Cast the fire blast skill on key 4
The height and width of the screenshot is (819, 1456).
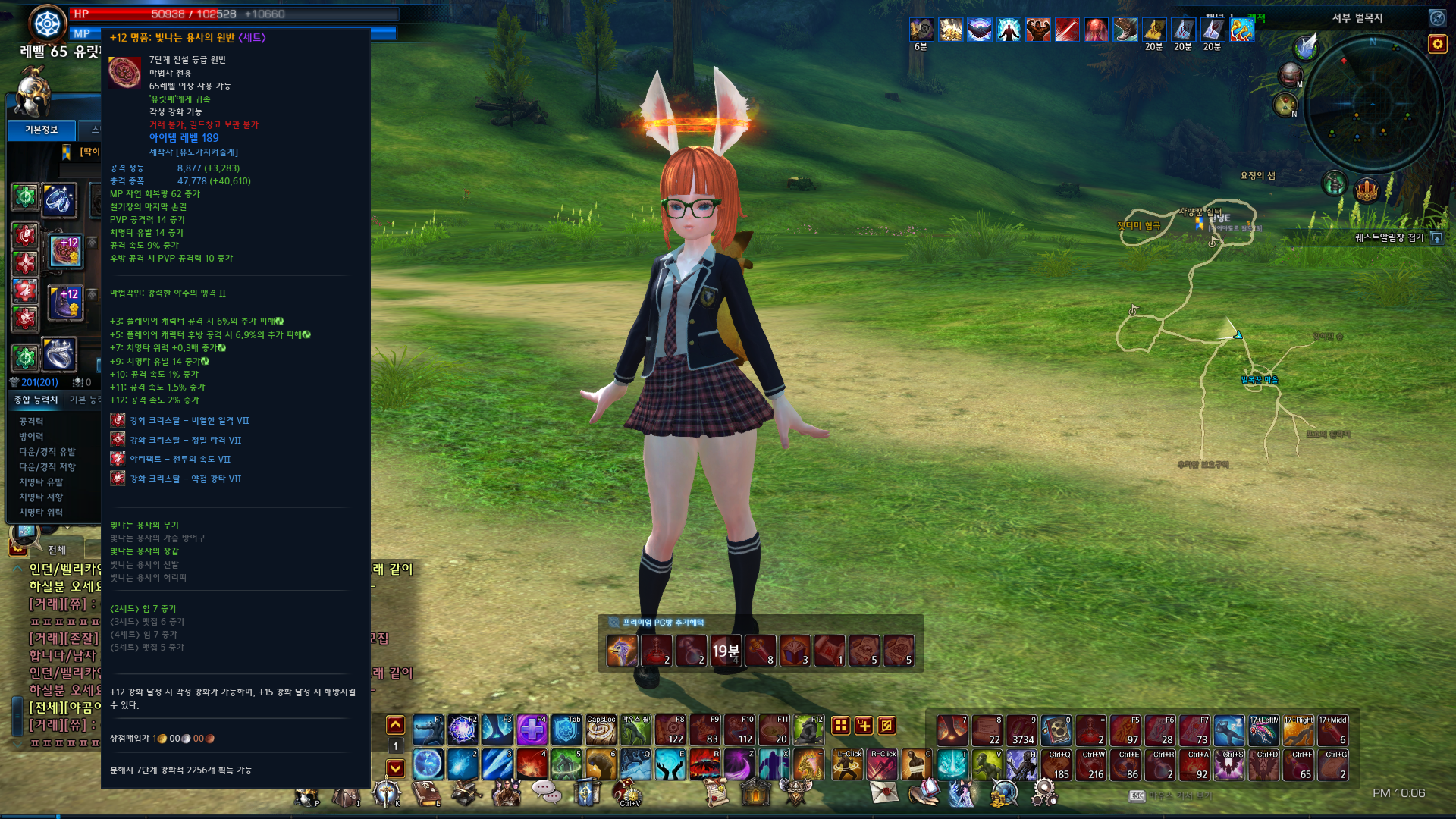pyautogui.click(x=532, y=765)
